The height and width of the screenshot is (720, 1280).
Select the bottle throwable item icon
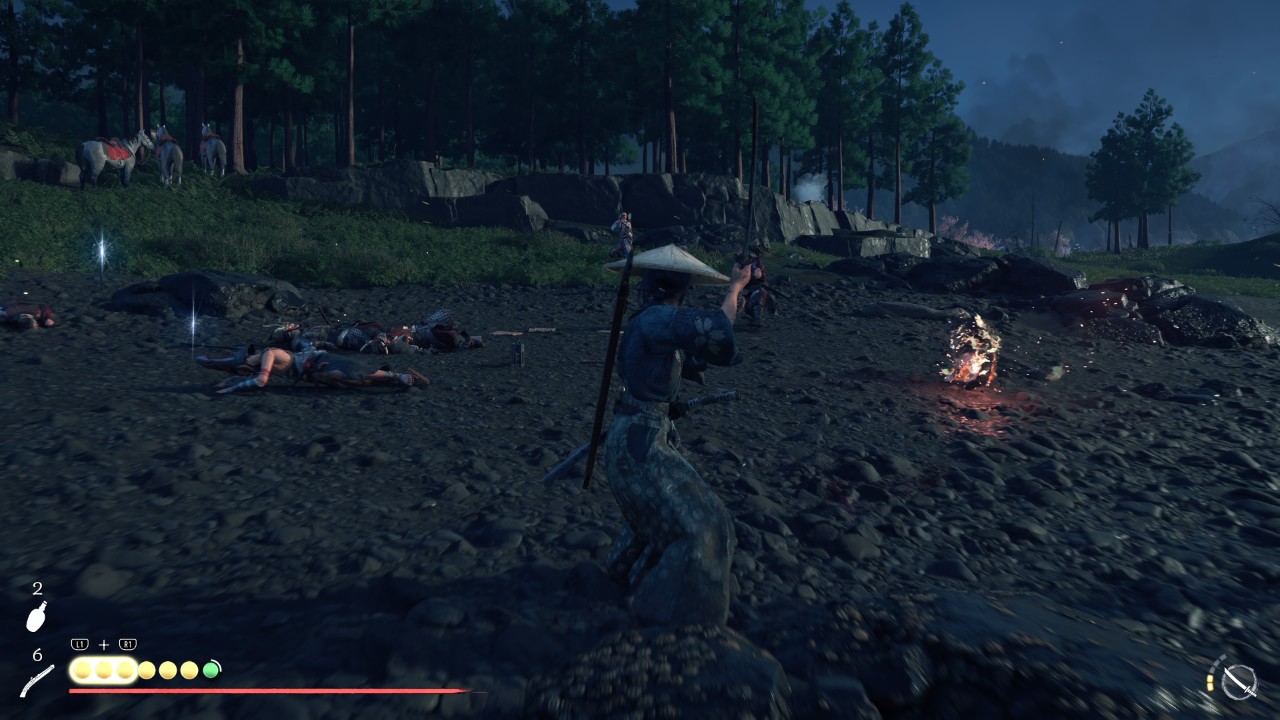(36, 617)
